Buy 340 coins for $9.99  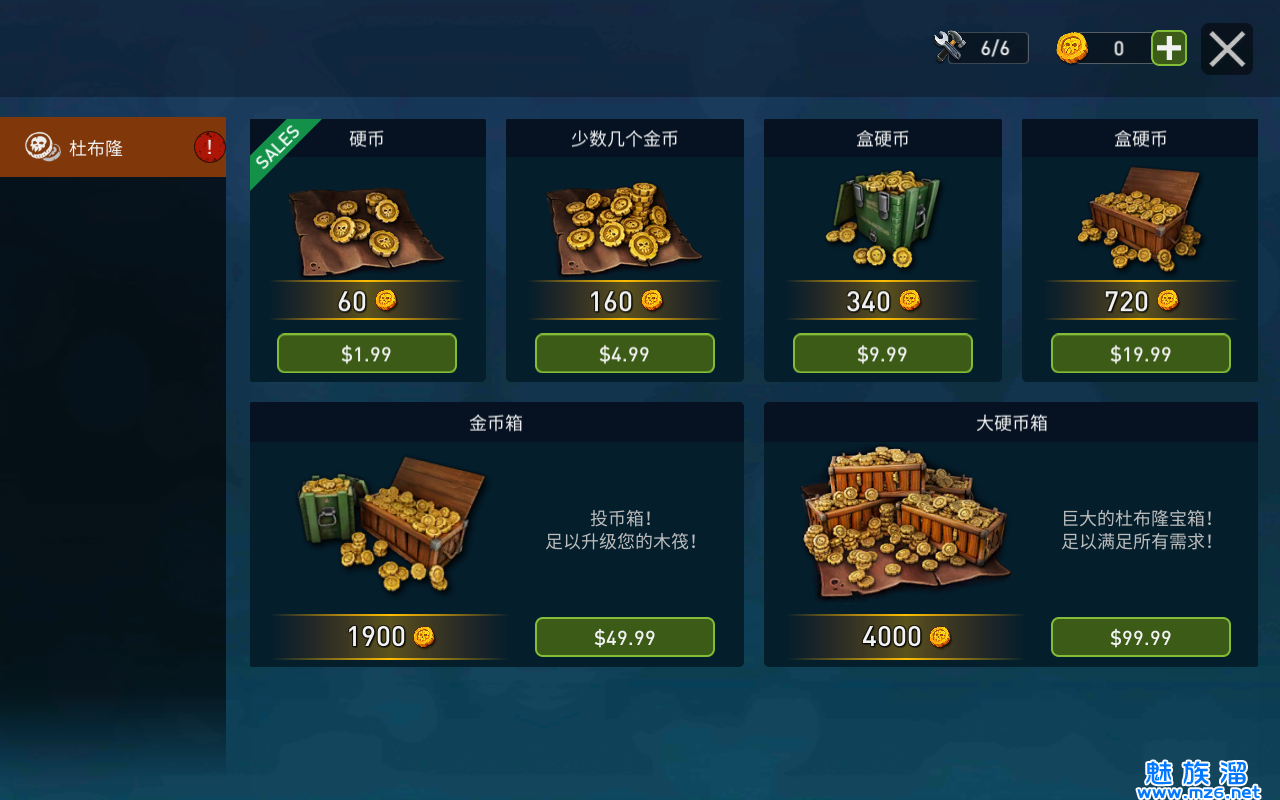883,354
